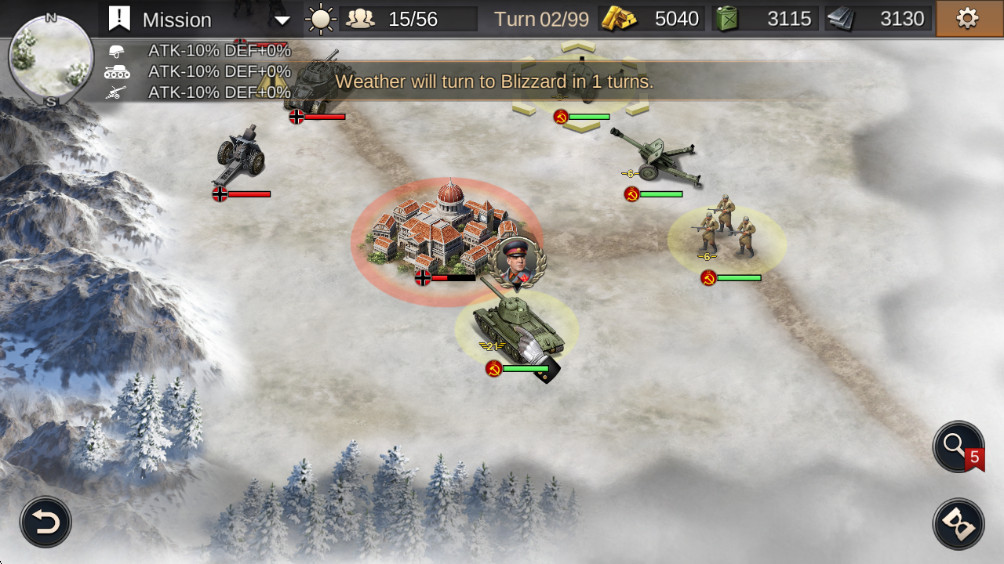The height and width of the screenshot is (564, 1004).
Task: Open the magnifier search button
Action: coord(958,446)
